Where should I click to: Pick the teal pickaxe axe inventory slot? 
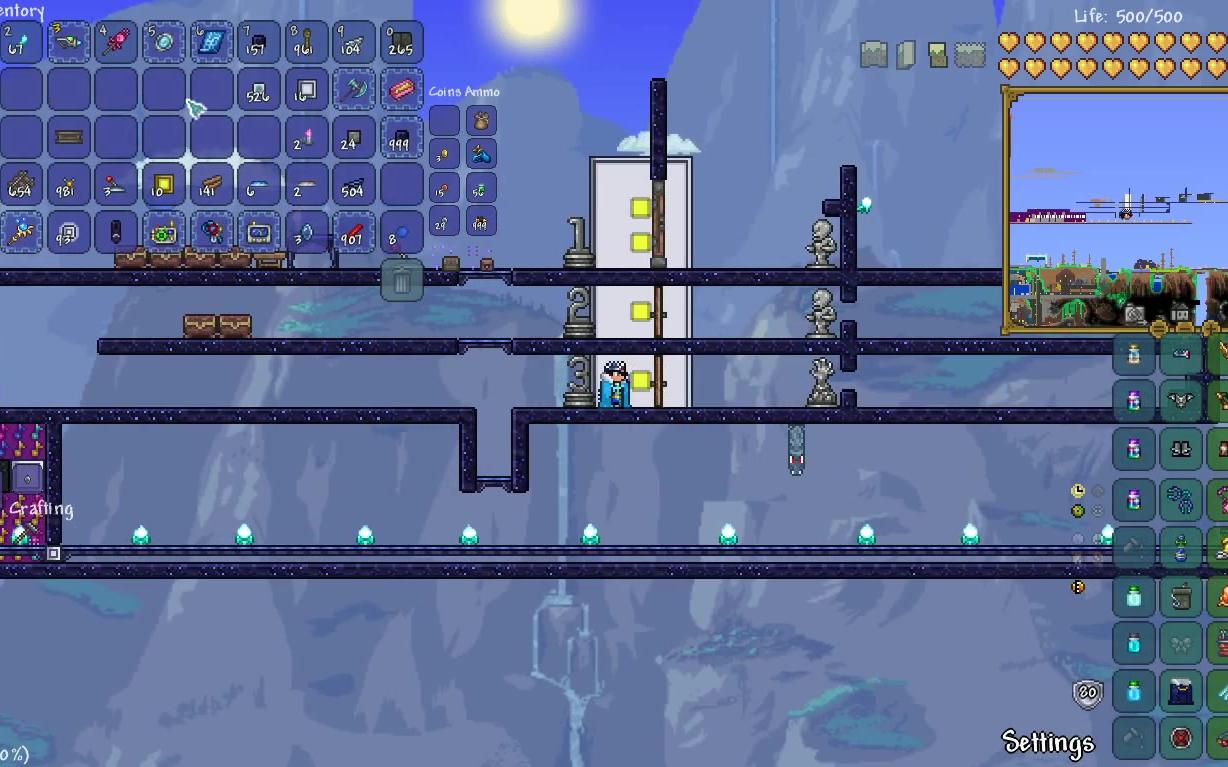354,90
